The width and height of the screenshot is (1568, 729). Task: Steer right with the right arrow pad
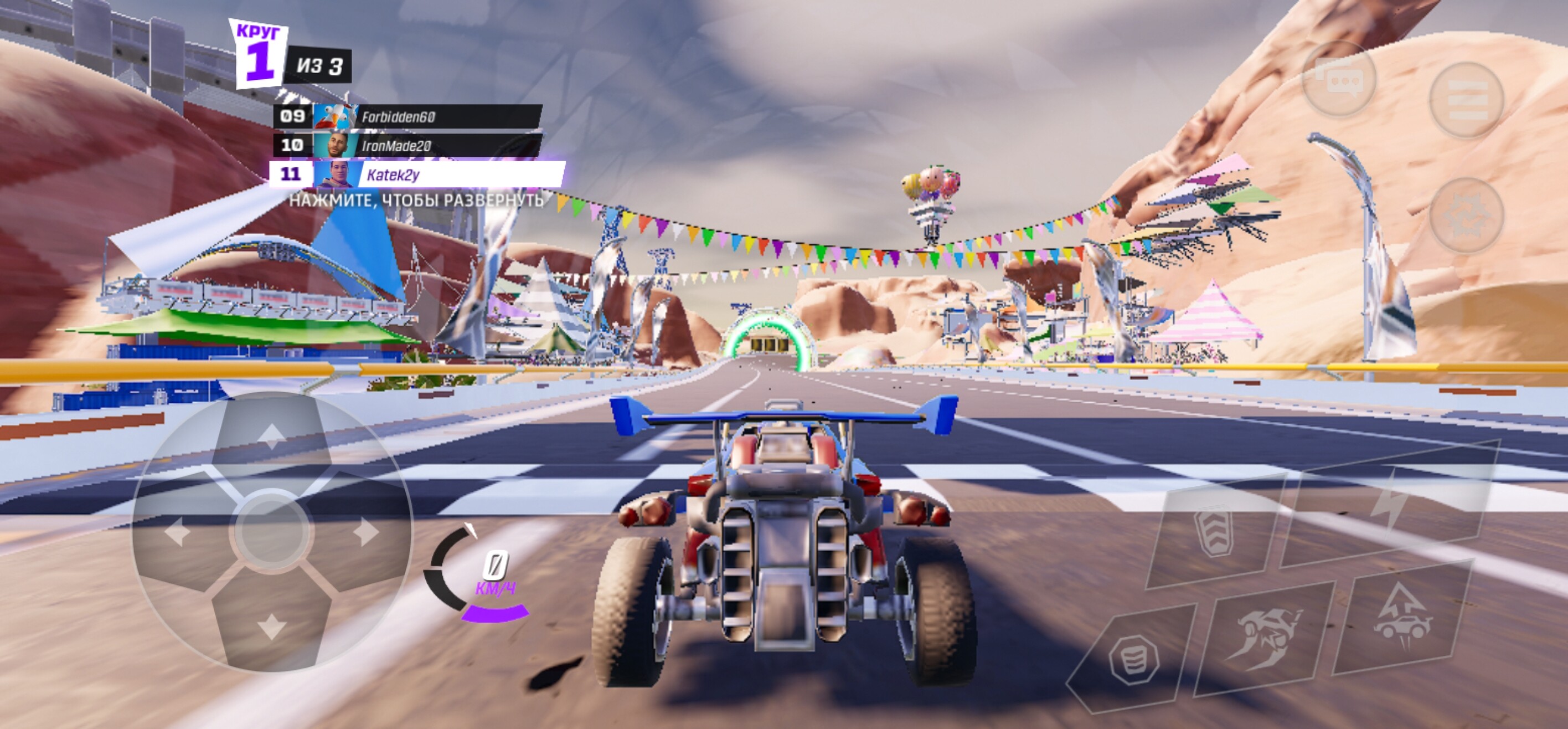click(367, 533)
